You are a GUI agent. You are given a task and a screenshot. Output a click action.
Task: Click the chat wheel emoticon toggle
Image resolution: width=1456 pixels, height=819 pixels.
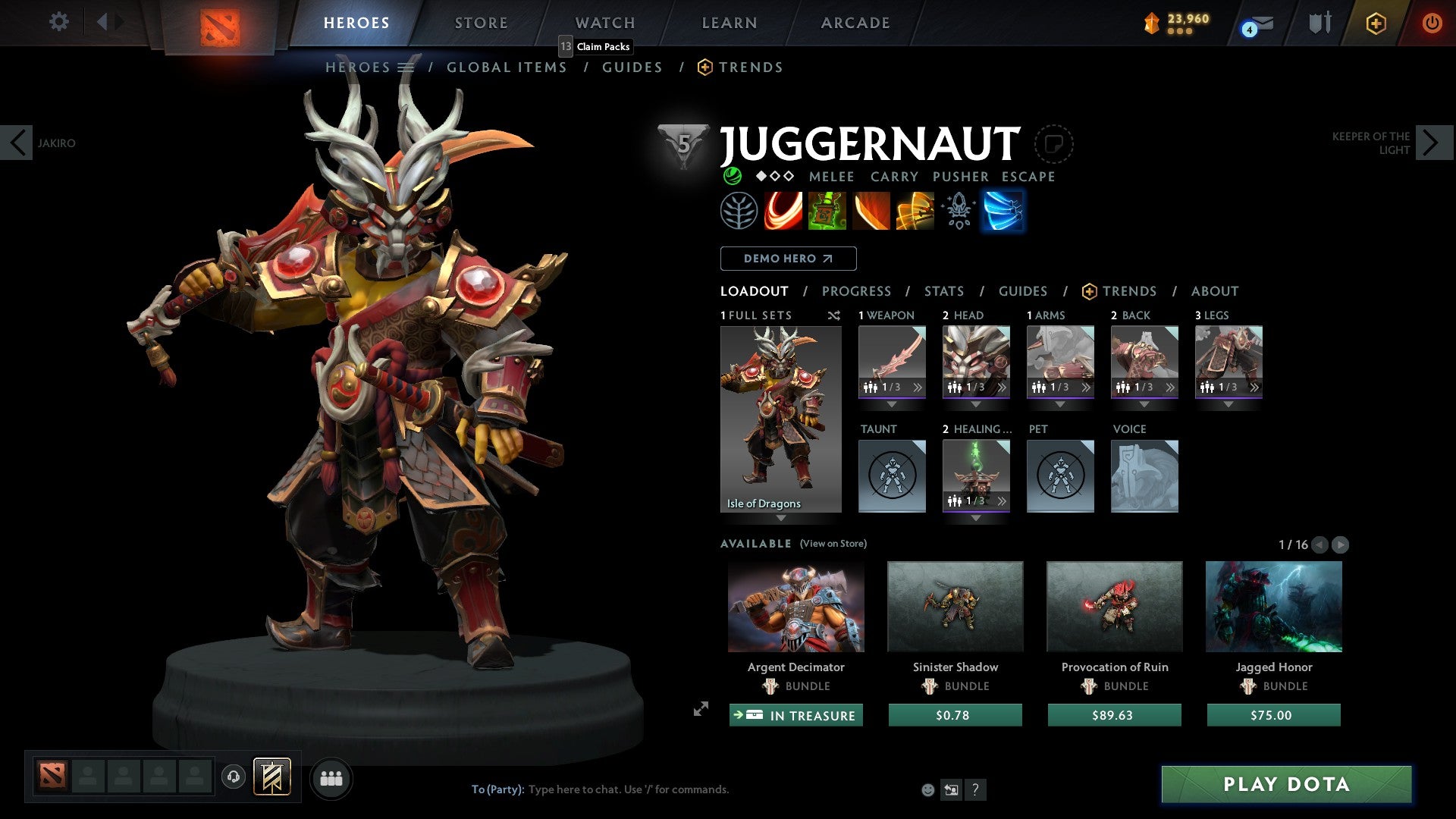tap(927, 789)
